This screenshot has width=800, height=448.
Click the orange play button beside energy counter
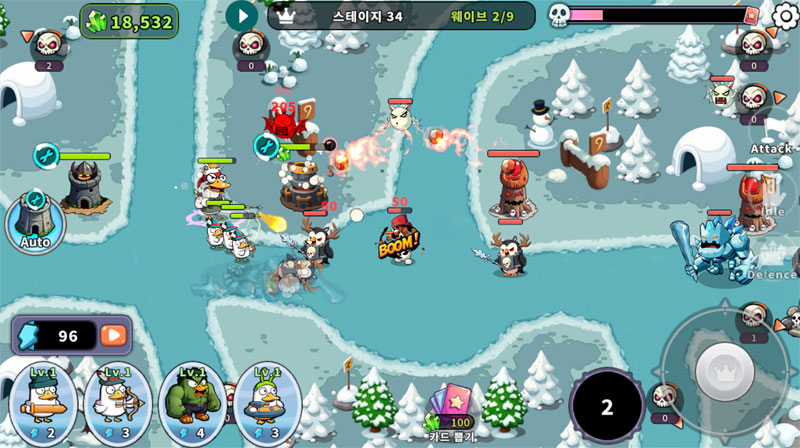pyautogui.click(x=115, y=336)
